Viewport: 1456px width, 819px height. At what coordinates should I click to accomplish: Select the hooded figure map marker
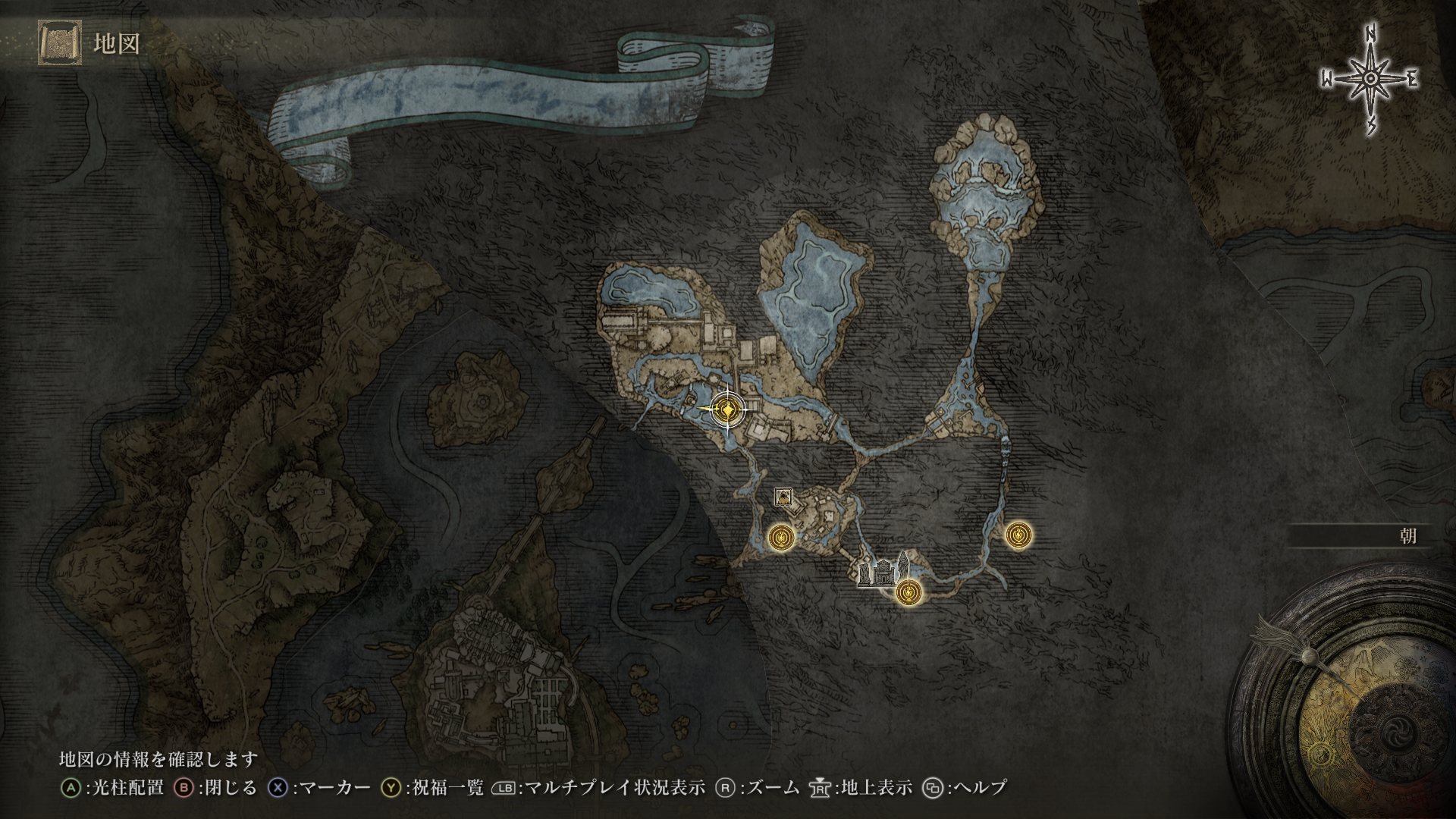coord(783,497)
